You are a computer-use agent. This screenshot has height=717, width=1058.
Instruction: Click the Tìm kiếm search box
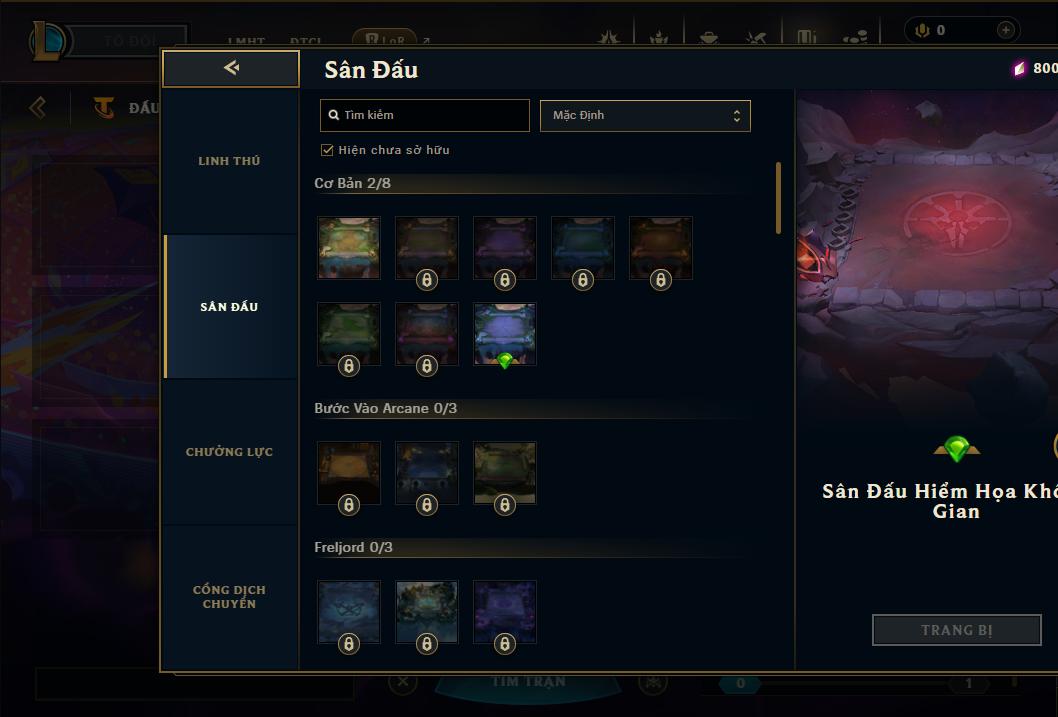(x=425, y=115)
